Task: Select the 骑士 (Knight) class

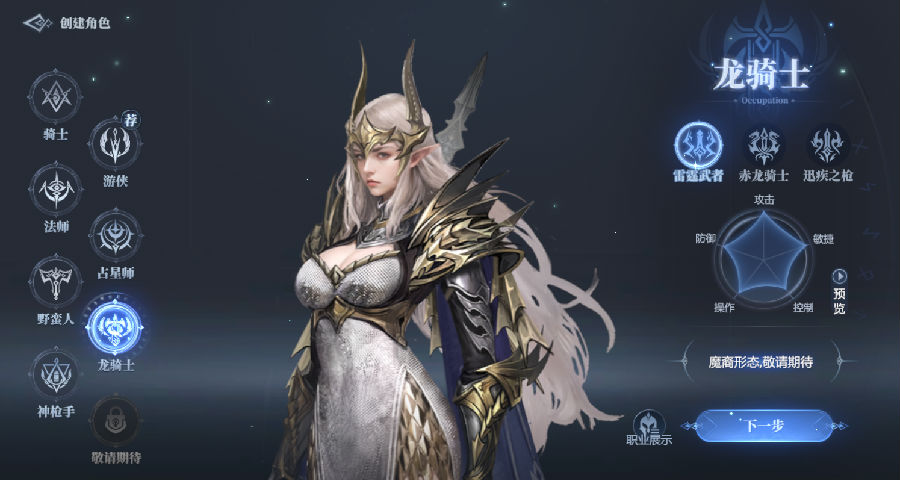Action: [x=55, y=97]
